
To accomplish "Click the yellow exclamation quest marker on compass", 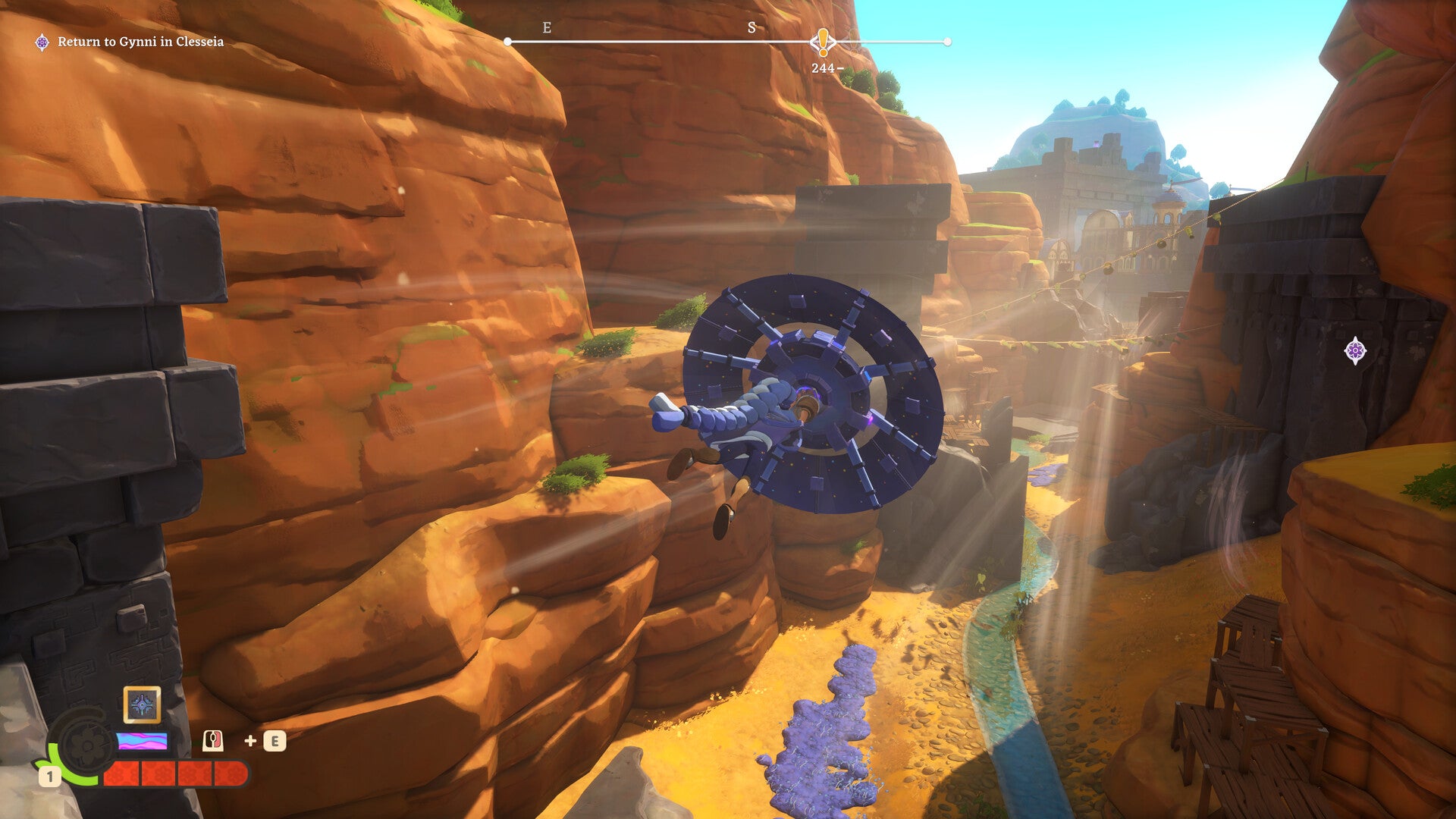I will [823, 42].
